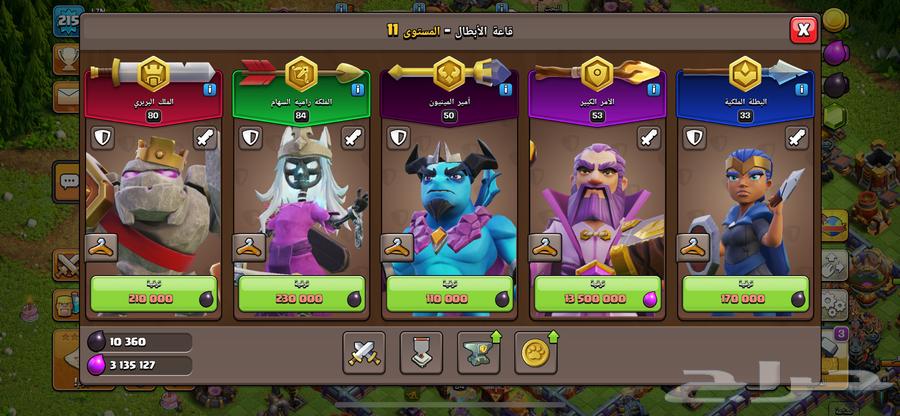Close the Hero Hall window

pos(803,30)
